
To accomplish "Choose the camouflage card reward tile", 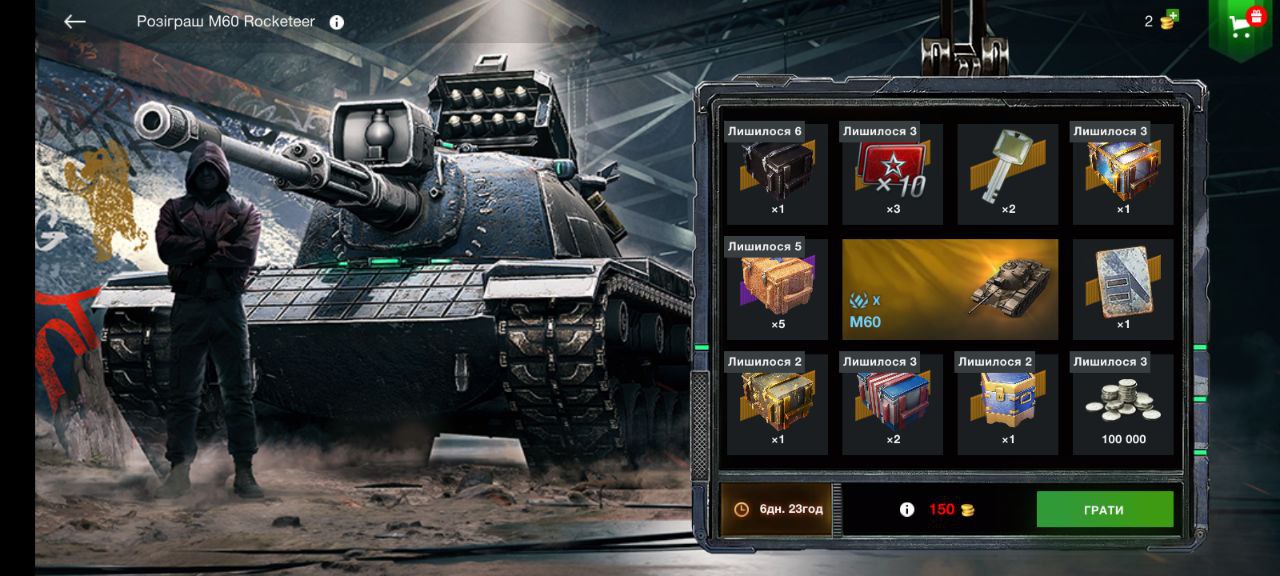I will 1123,289.
